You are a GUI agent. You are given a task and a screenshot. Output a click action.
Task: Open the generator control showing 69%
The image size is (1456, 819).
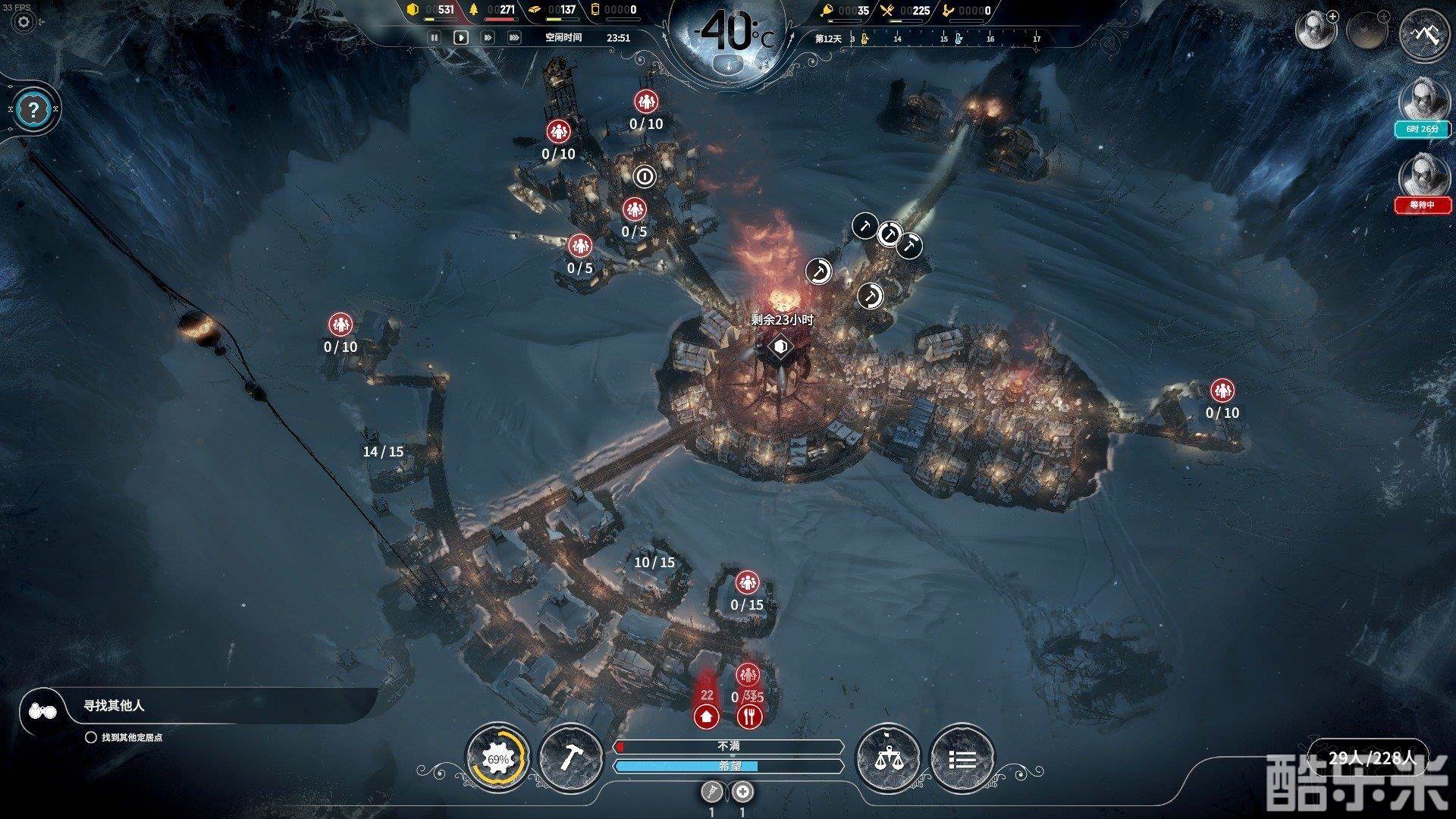pyautogui.click(x=497, y=758)
